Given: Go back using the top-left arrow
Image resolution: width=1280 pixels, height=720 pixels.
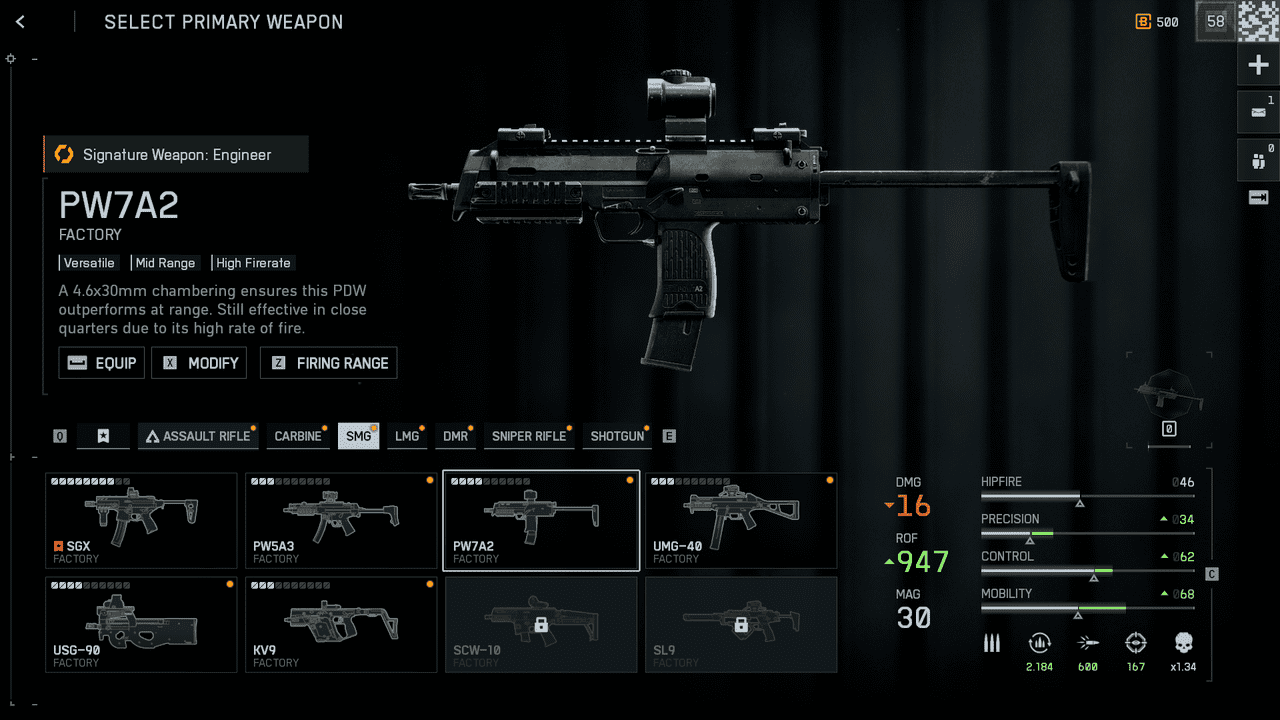Looking at the screenshot, I should [20, 22].
